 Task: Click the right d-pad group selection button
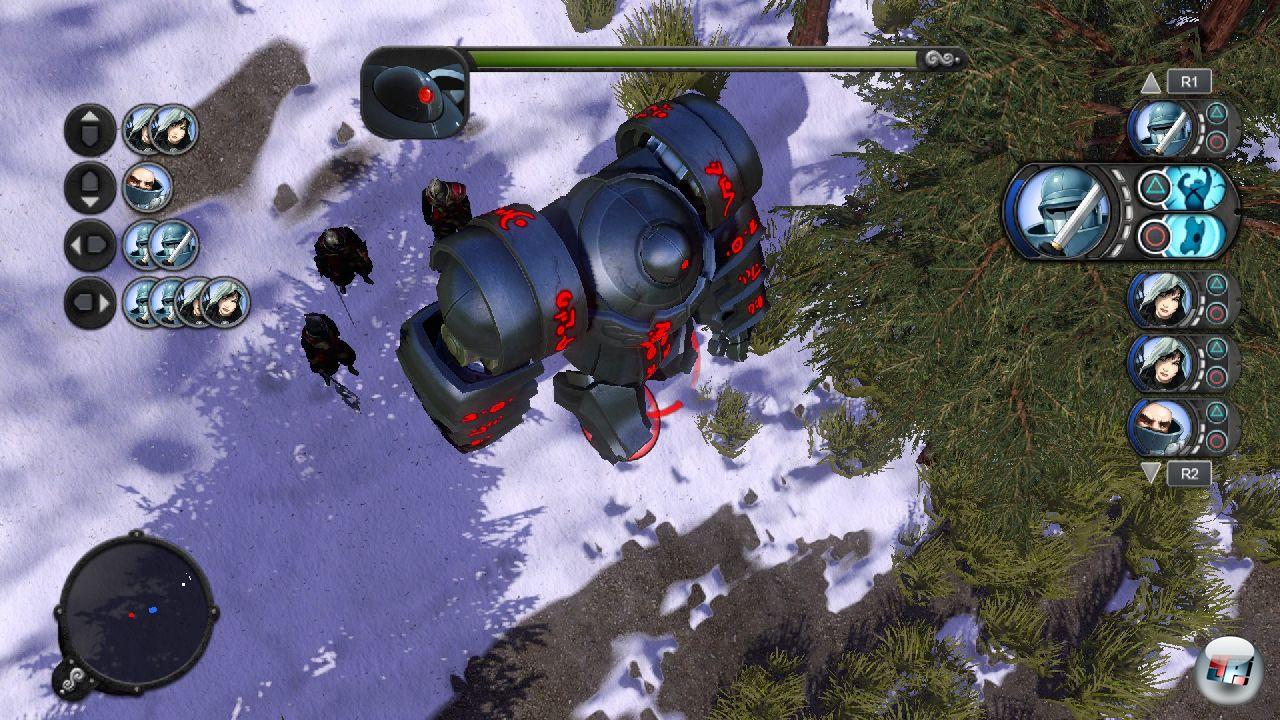click(x=88, y=300)
